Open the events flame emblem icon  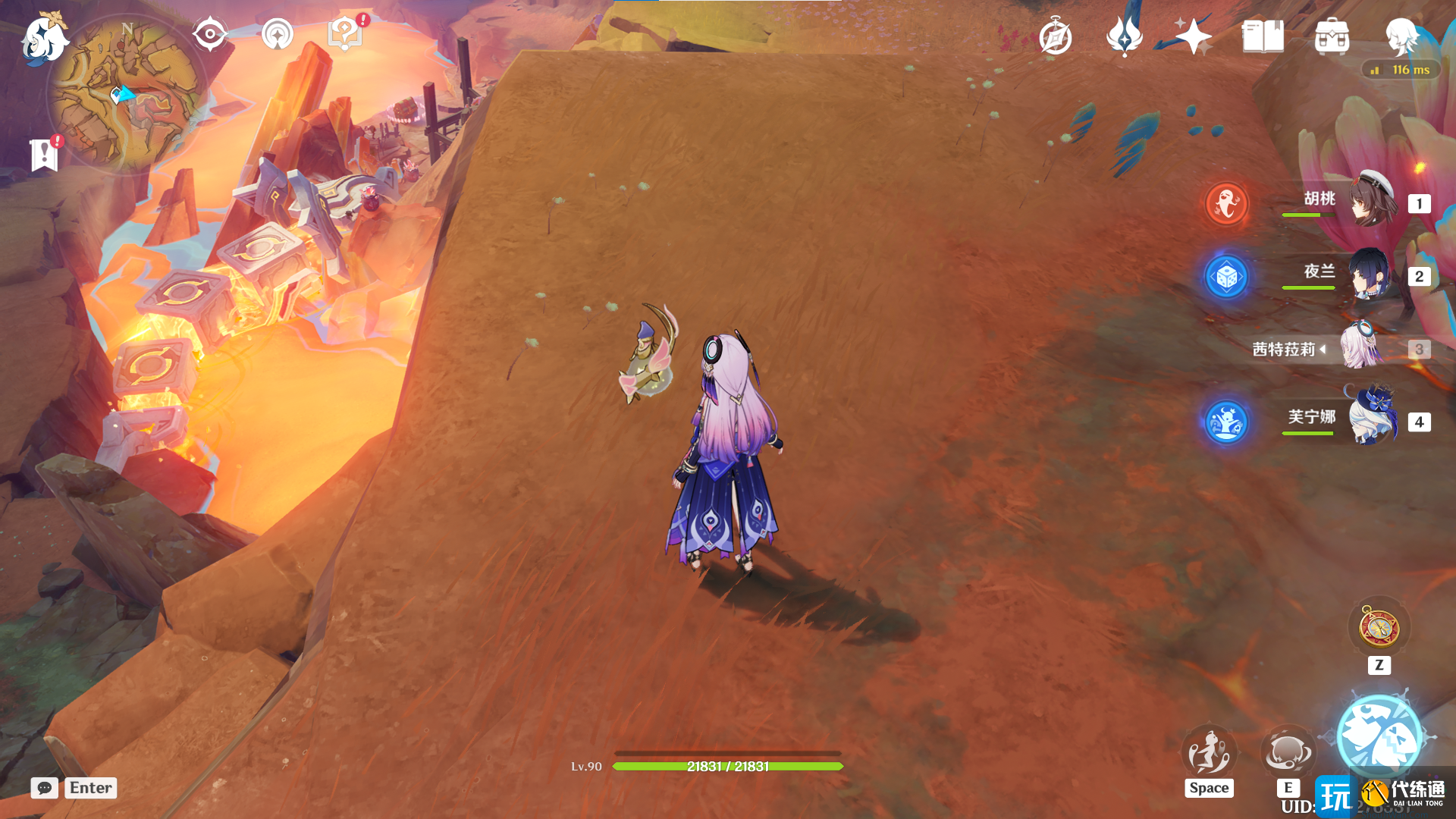(x=1124, y=36)
